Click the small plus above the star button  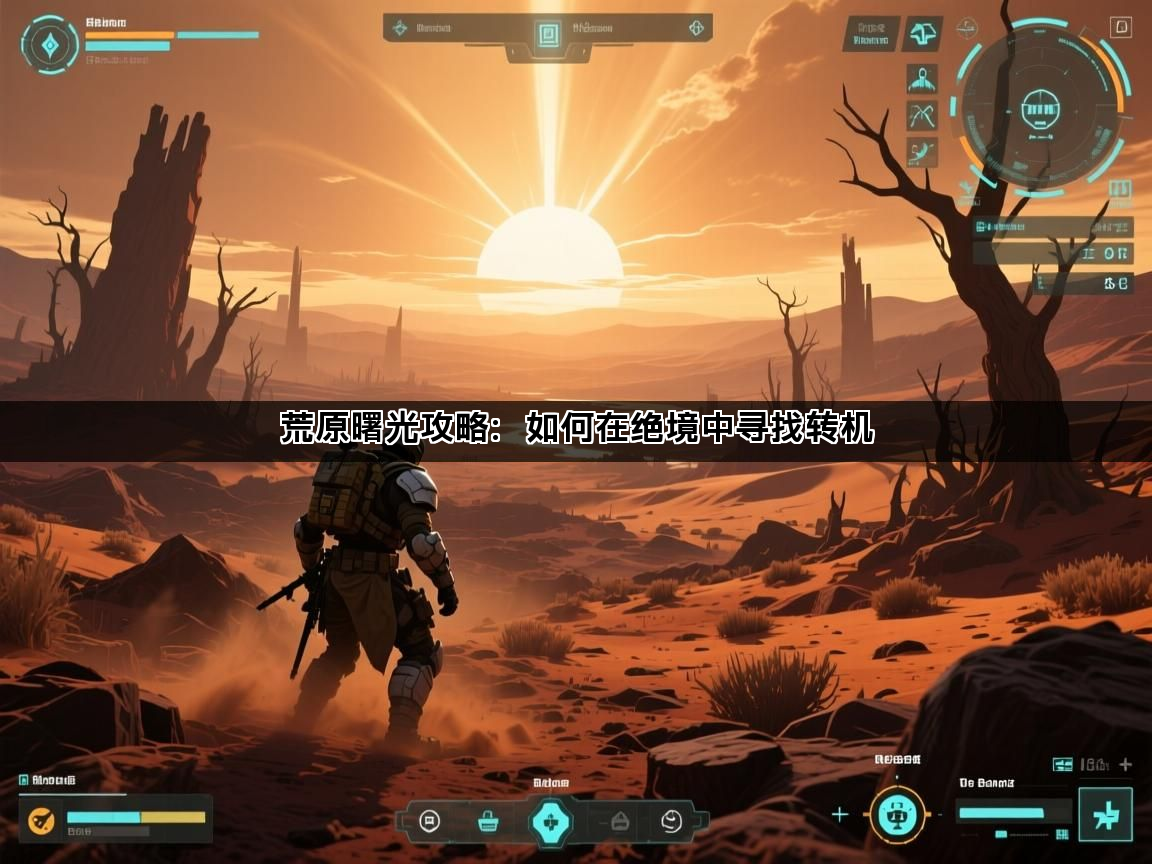(x=1126, y=765)
